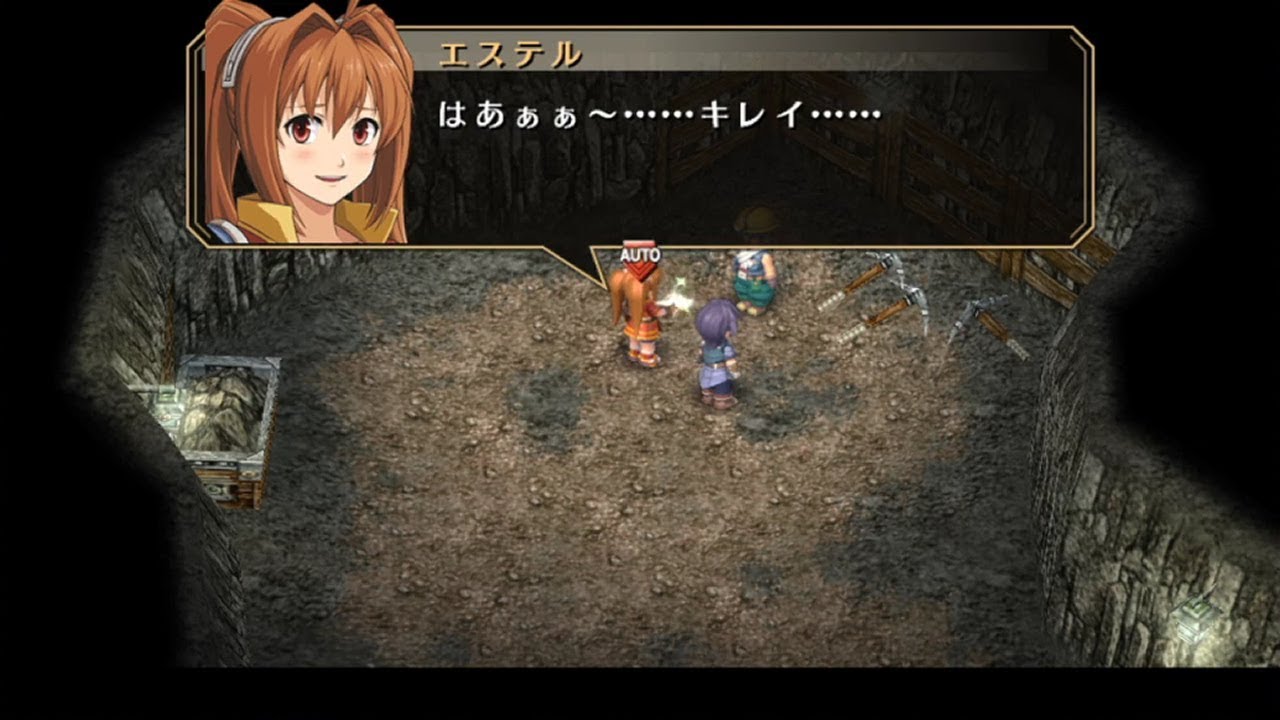Click the lantern on the far right wall
Viewport: 1280px width, 720px height.
(x=1196, y=615)
